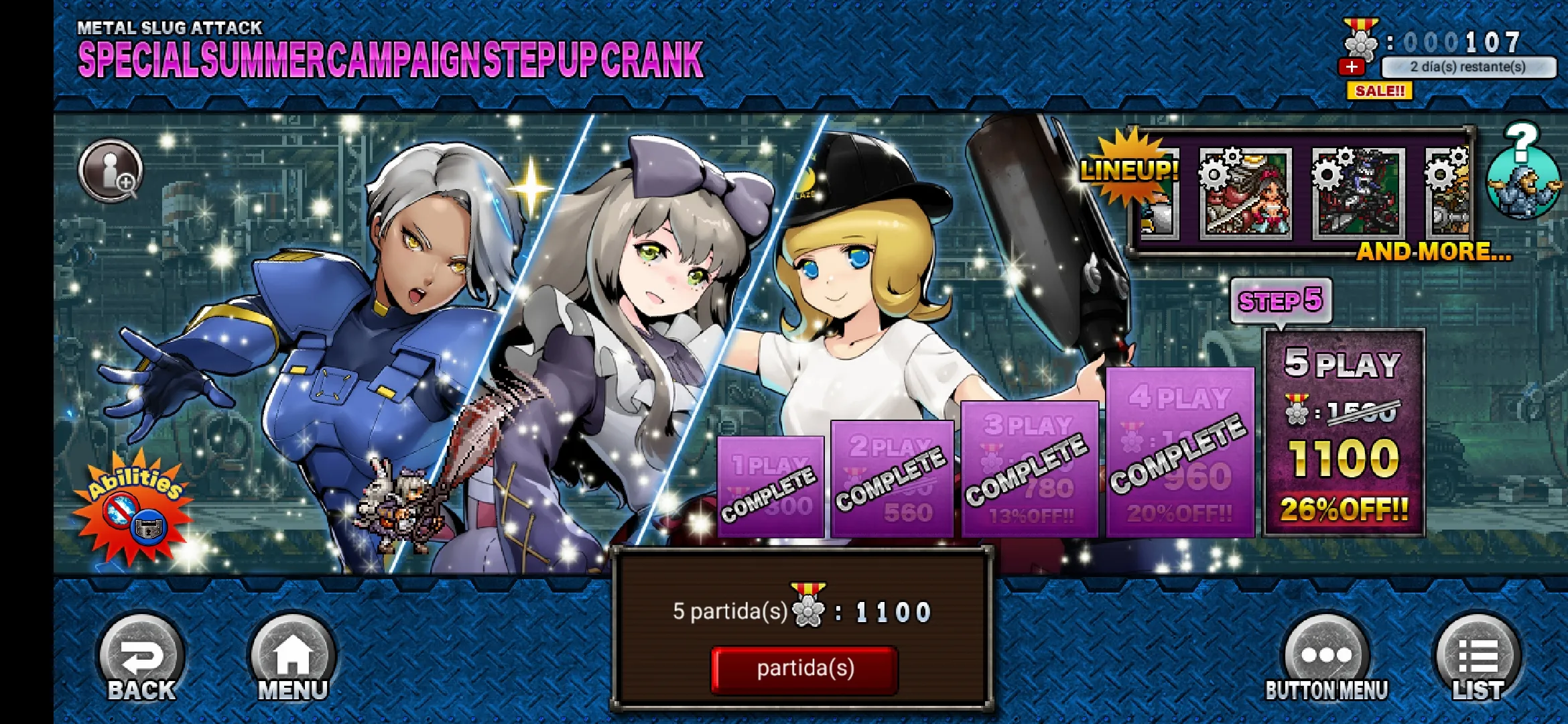Viewport: 1568px width, 724px height.
Task: Select the completed 4 PLAY panel
Action: (x=1179, y=452)
